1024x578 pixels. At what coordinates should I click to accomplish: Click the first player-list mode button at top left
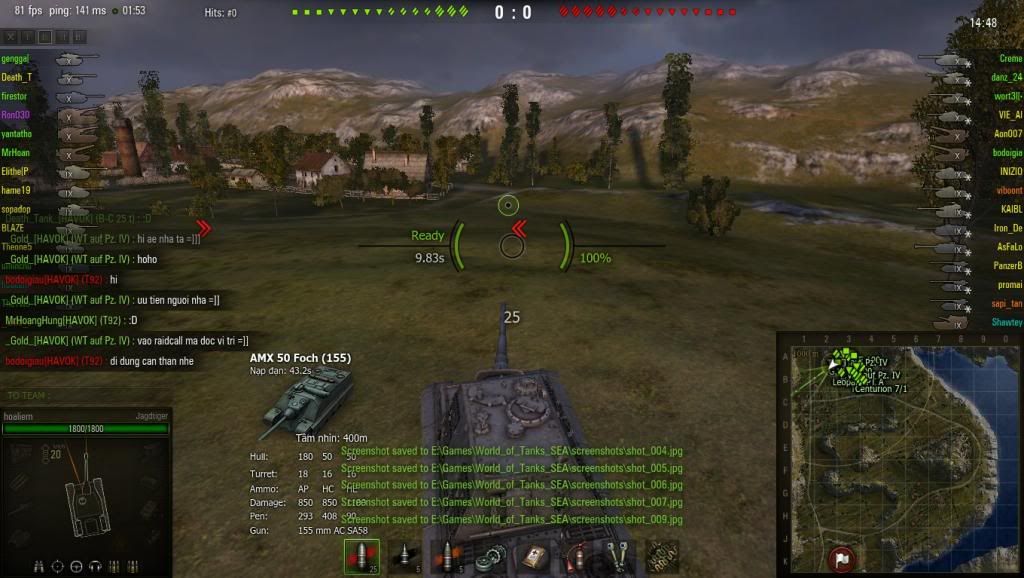coord(12,37)
